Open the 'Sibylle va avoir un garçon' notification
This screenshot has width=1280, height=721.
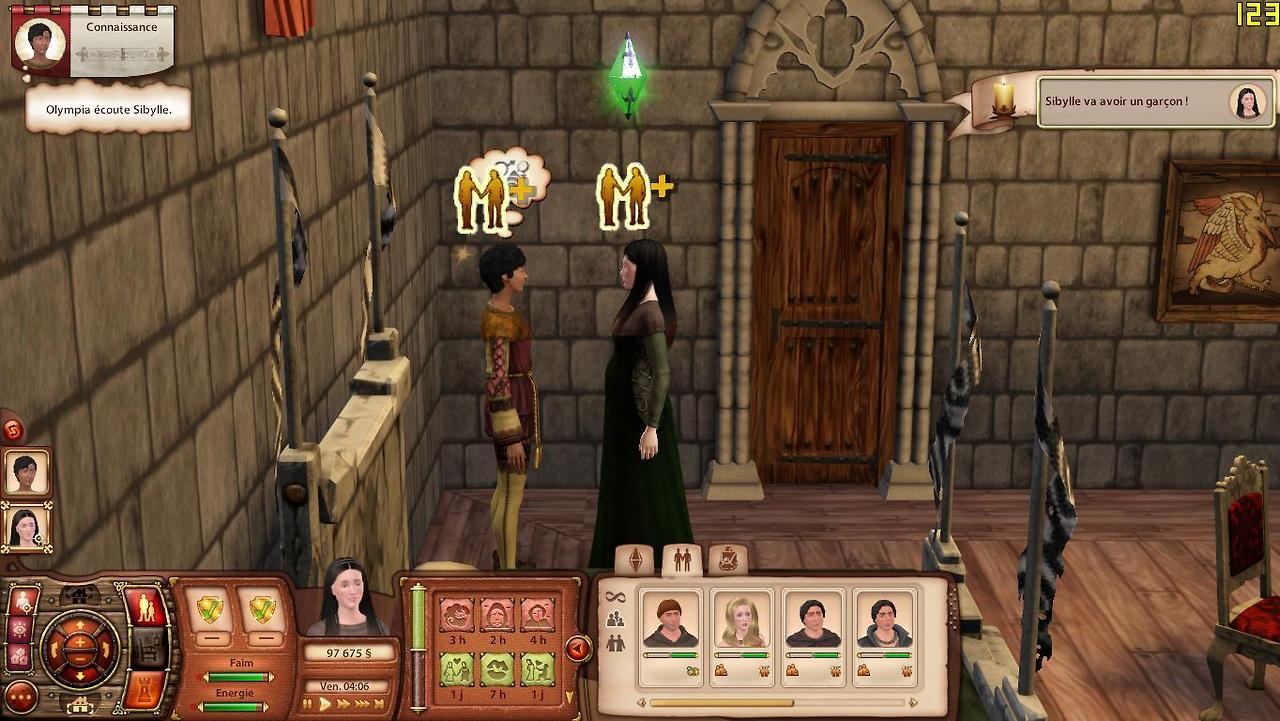coord(1140,102)
